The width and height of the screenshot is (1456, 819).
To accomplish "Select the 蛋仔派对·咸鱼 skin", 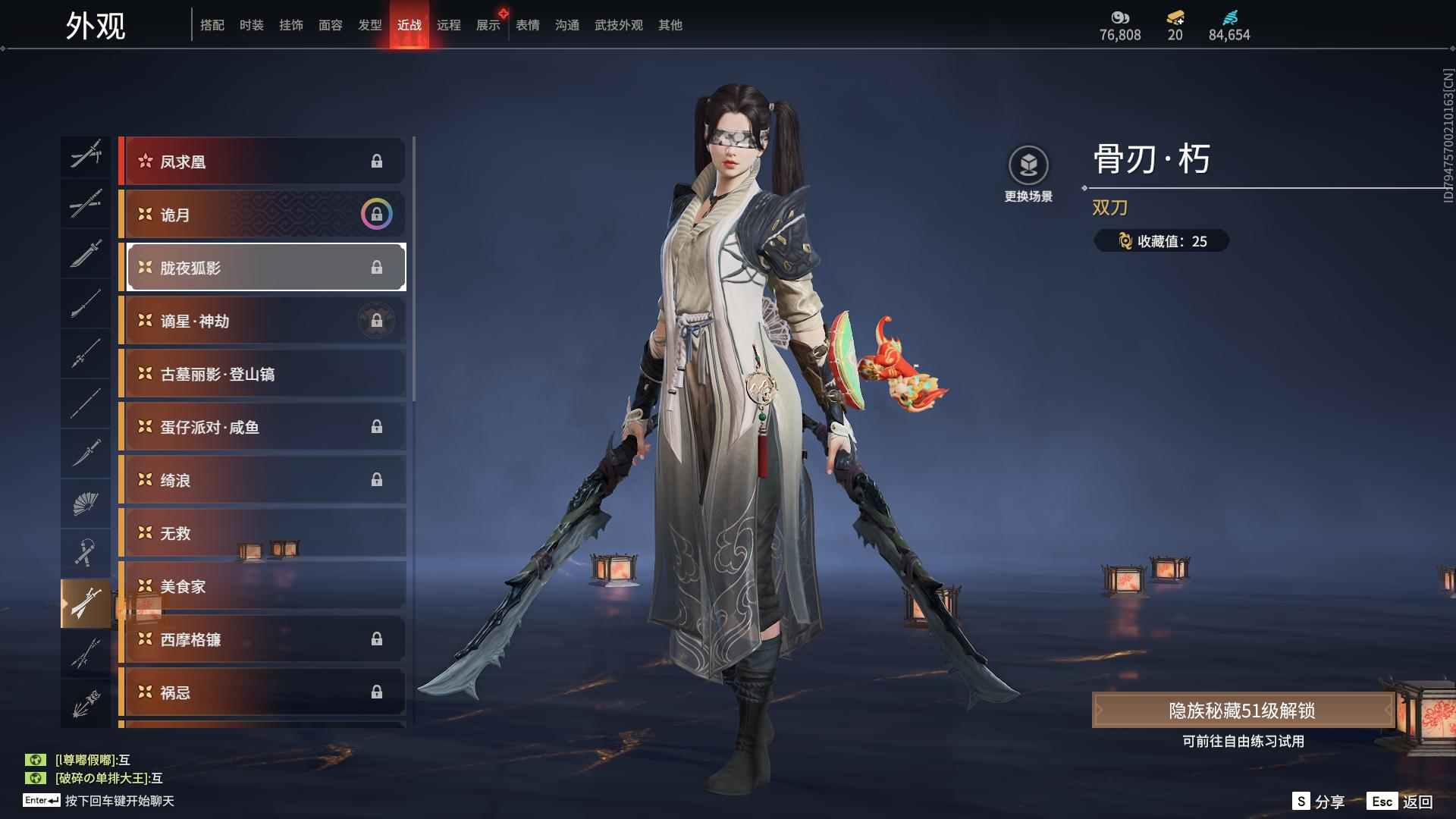I will 262,427.
